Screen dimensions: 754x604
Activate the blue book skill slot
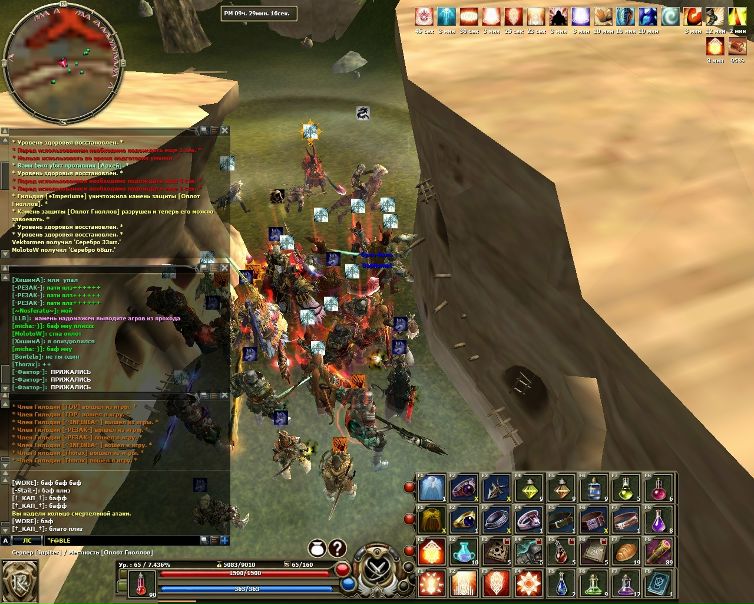(658, 582)
